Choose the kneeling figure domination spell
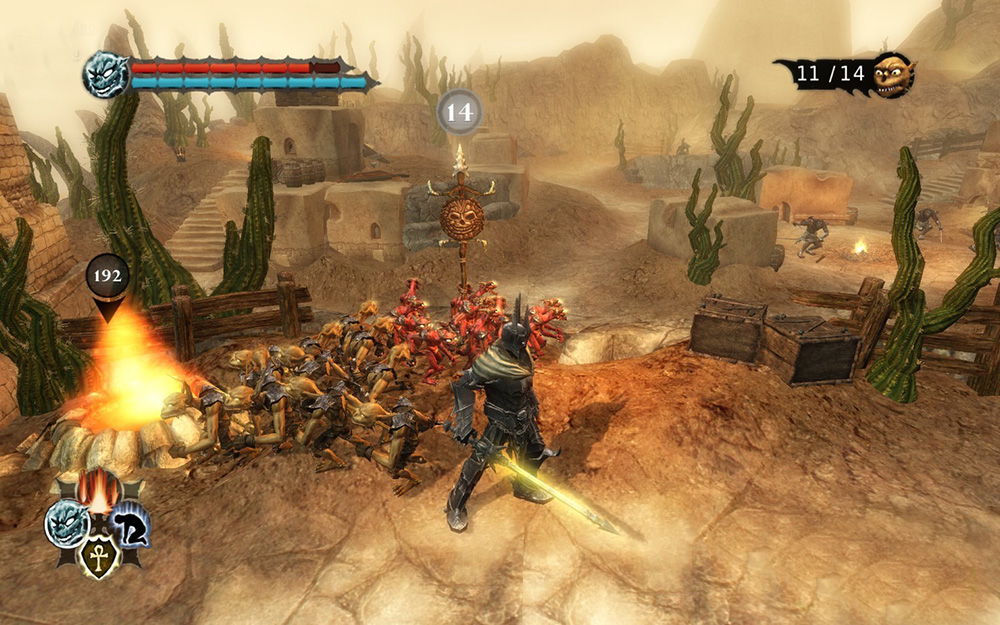Image resolution: width=1000 pixels, height=625 pixels. click(x=130, y=523)
